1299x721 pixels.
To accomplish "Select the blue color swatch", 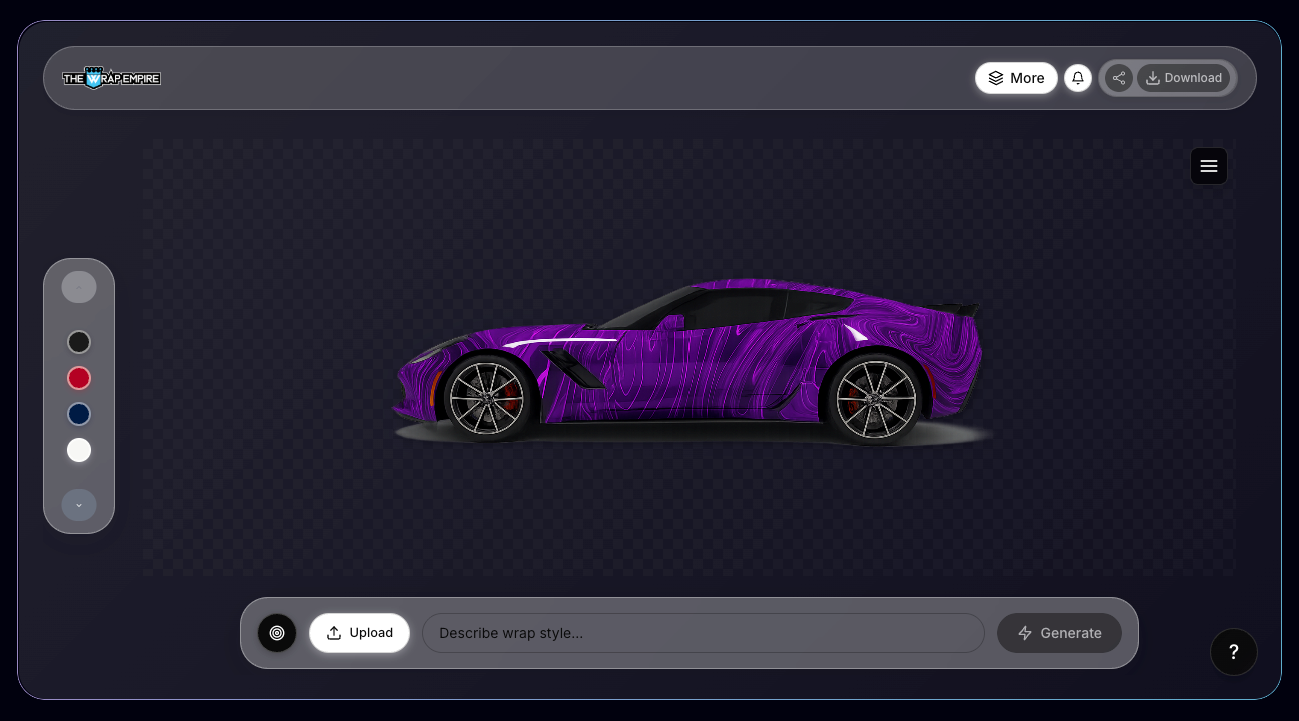I will tap(79, 414).
